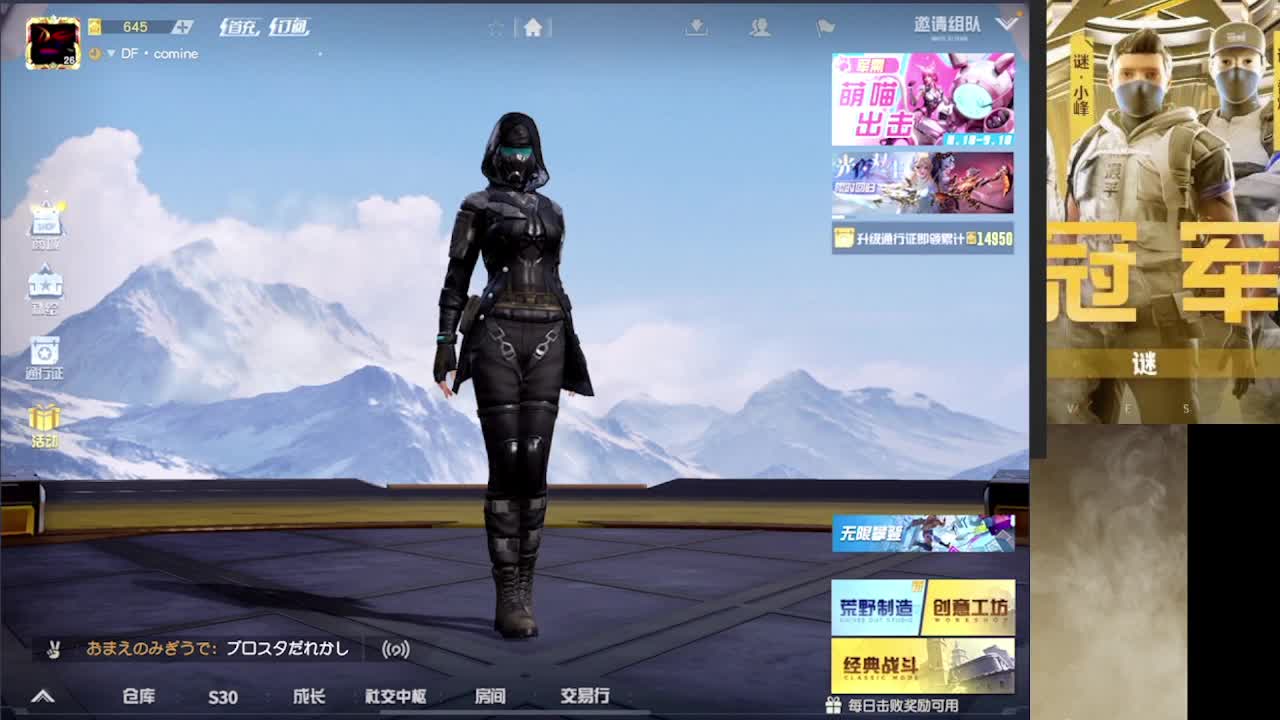Click the star icon left of the home icon
Viewport: 1280px width, 720px height.
click(497, 28)
